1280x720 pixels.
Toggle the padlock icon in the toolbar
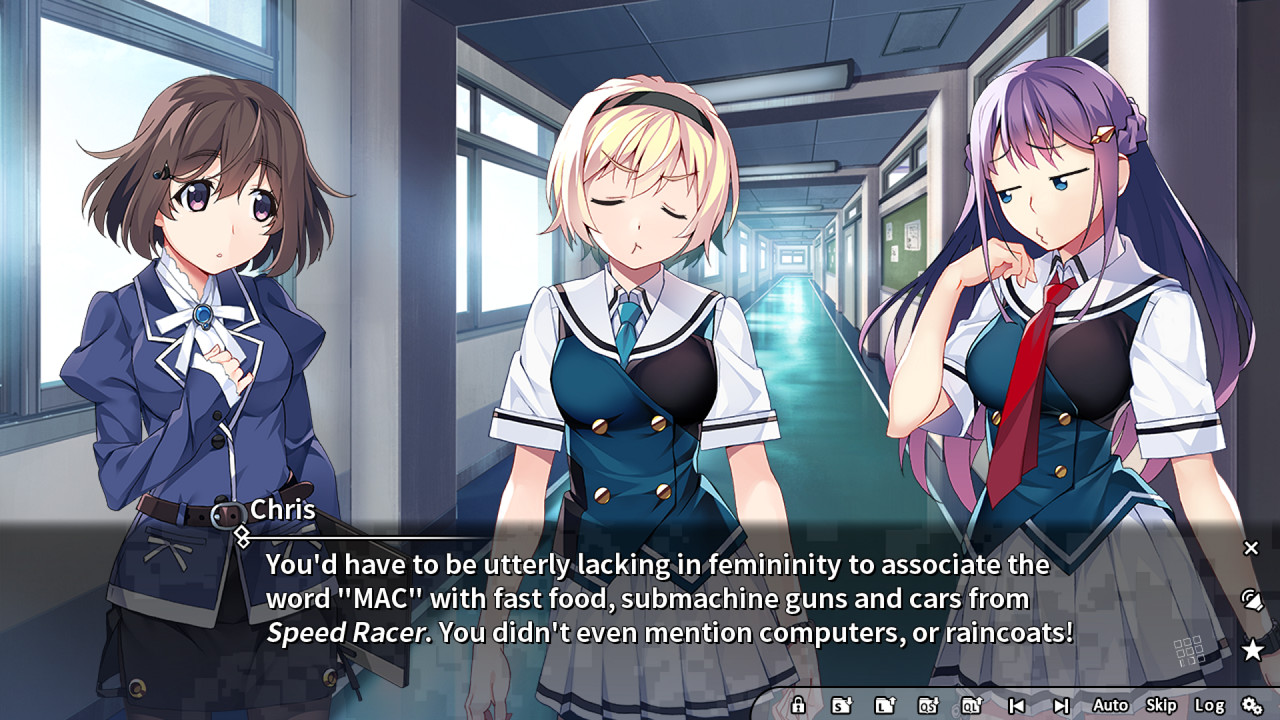(x=798, y=705)
